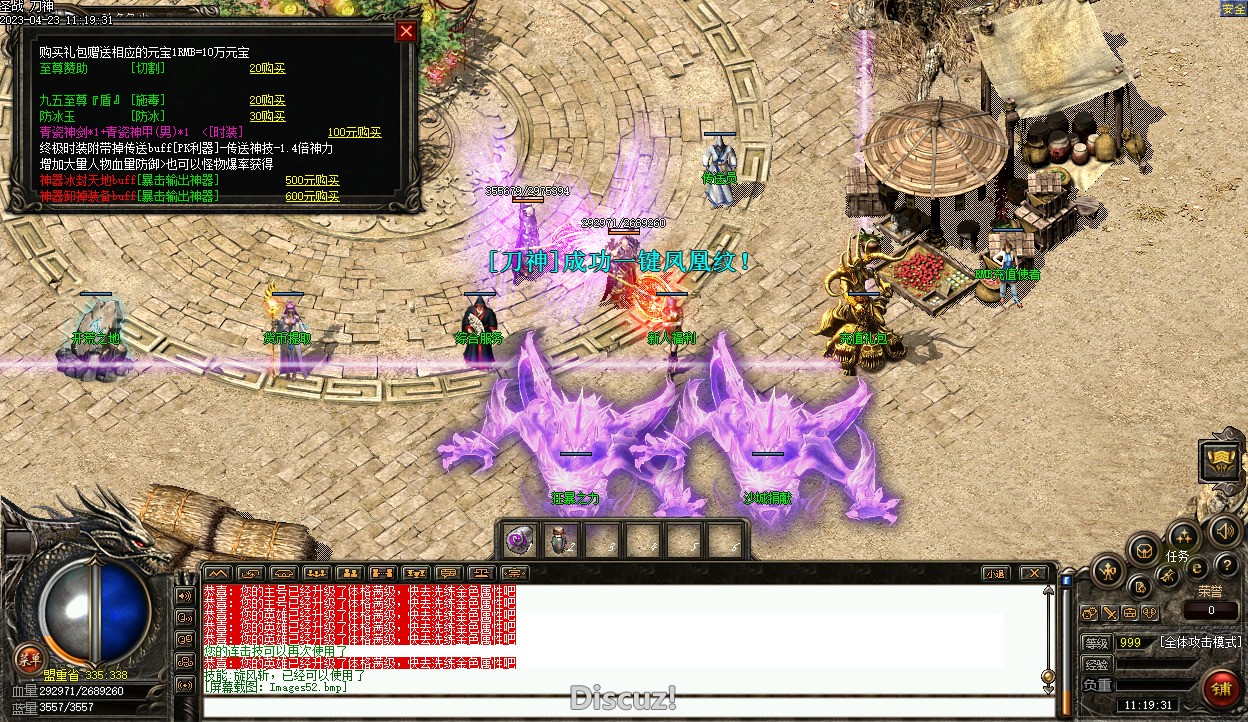Viewport: 1248px width, 722px height.
Task: Click the 600元购买 link
Action: coord(312,197)
